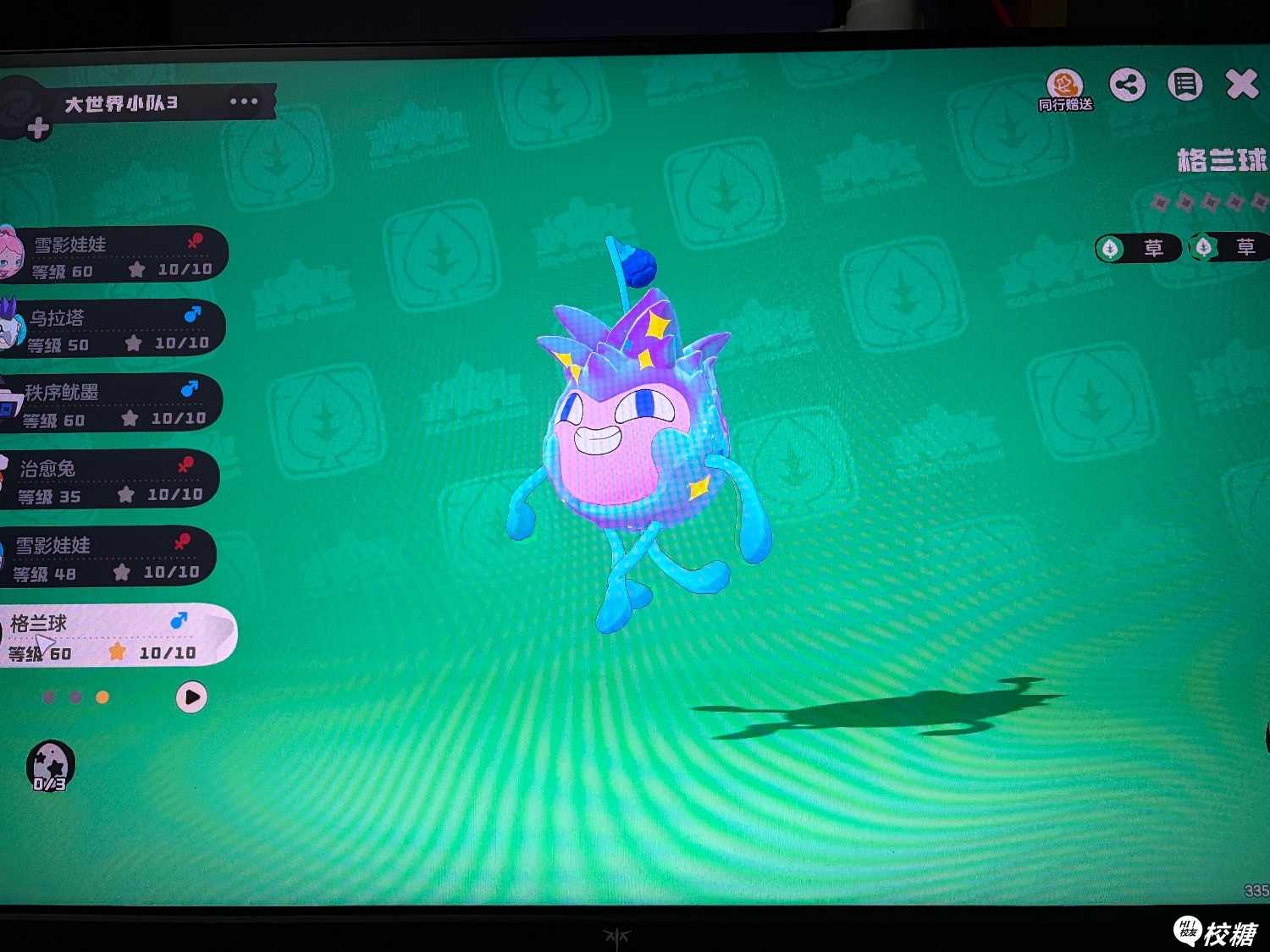
Task: Click the play arrow below the team list
Action: point(191,697)
